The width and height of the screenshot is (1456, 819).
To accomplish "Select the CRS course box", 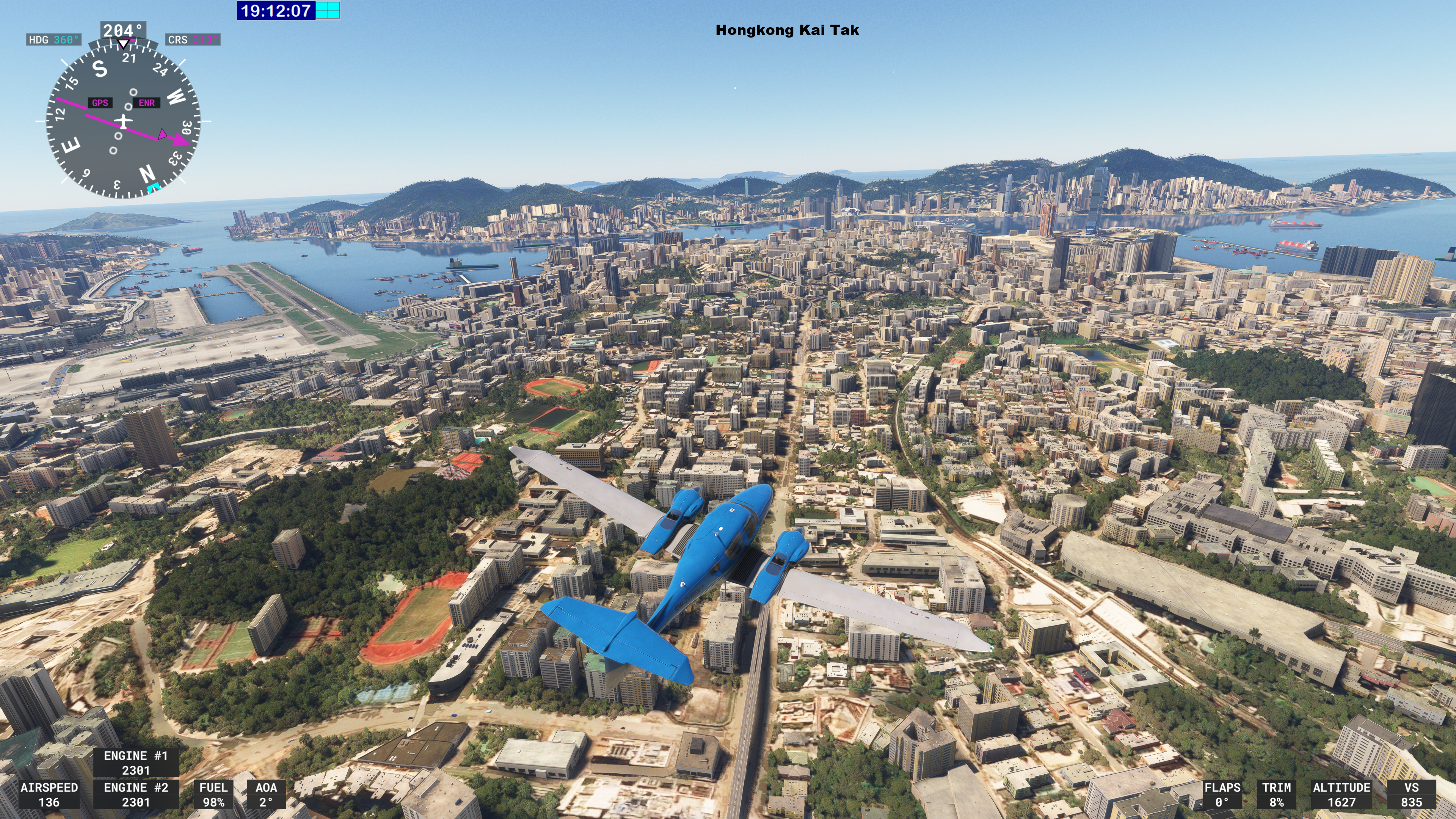I will point(192,39).
